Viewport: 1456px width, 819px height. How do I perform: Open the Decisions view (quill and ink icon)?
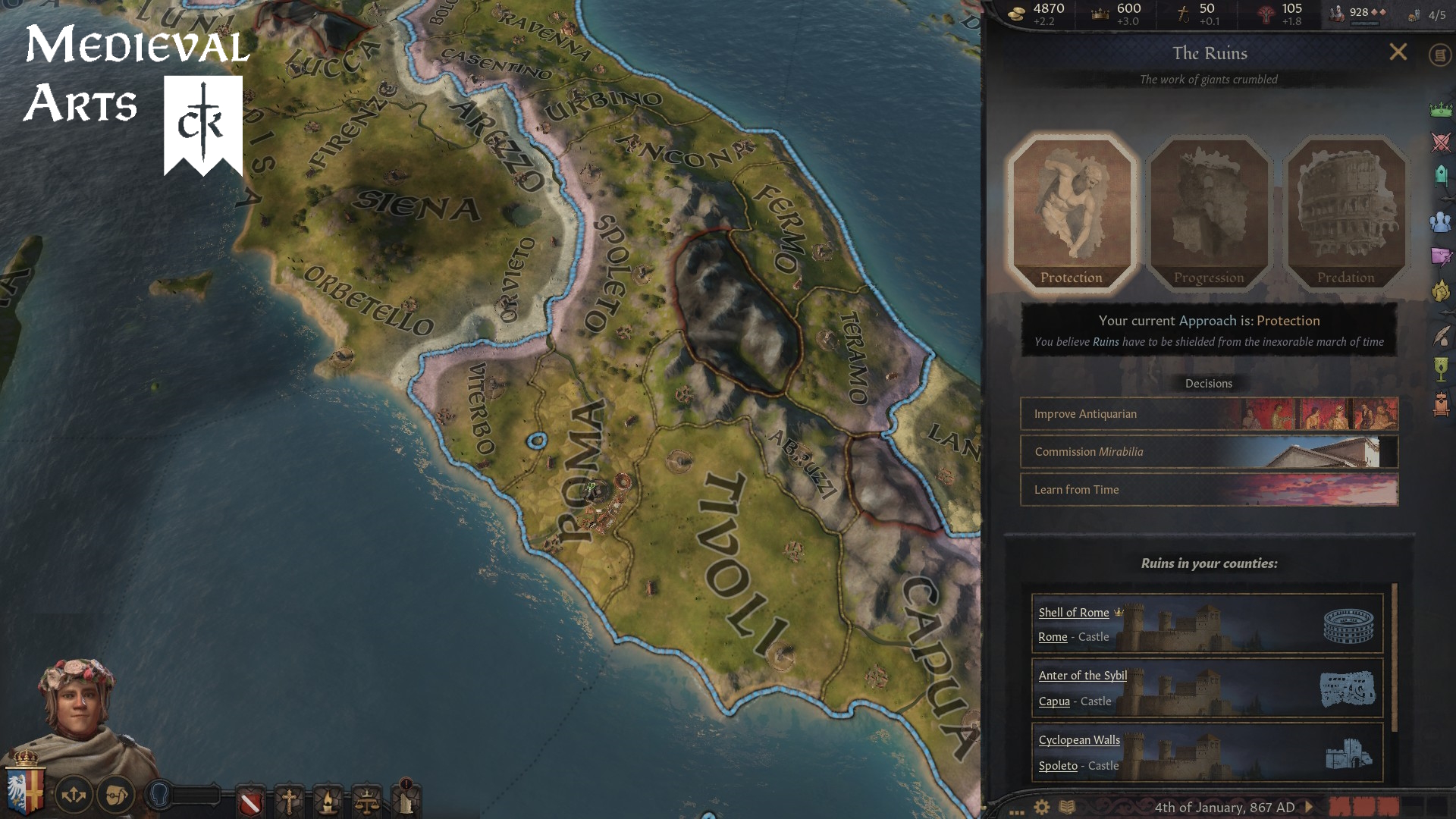[1440, 336]
